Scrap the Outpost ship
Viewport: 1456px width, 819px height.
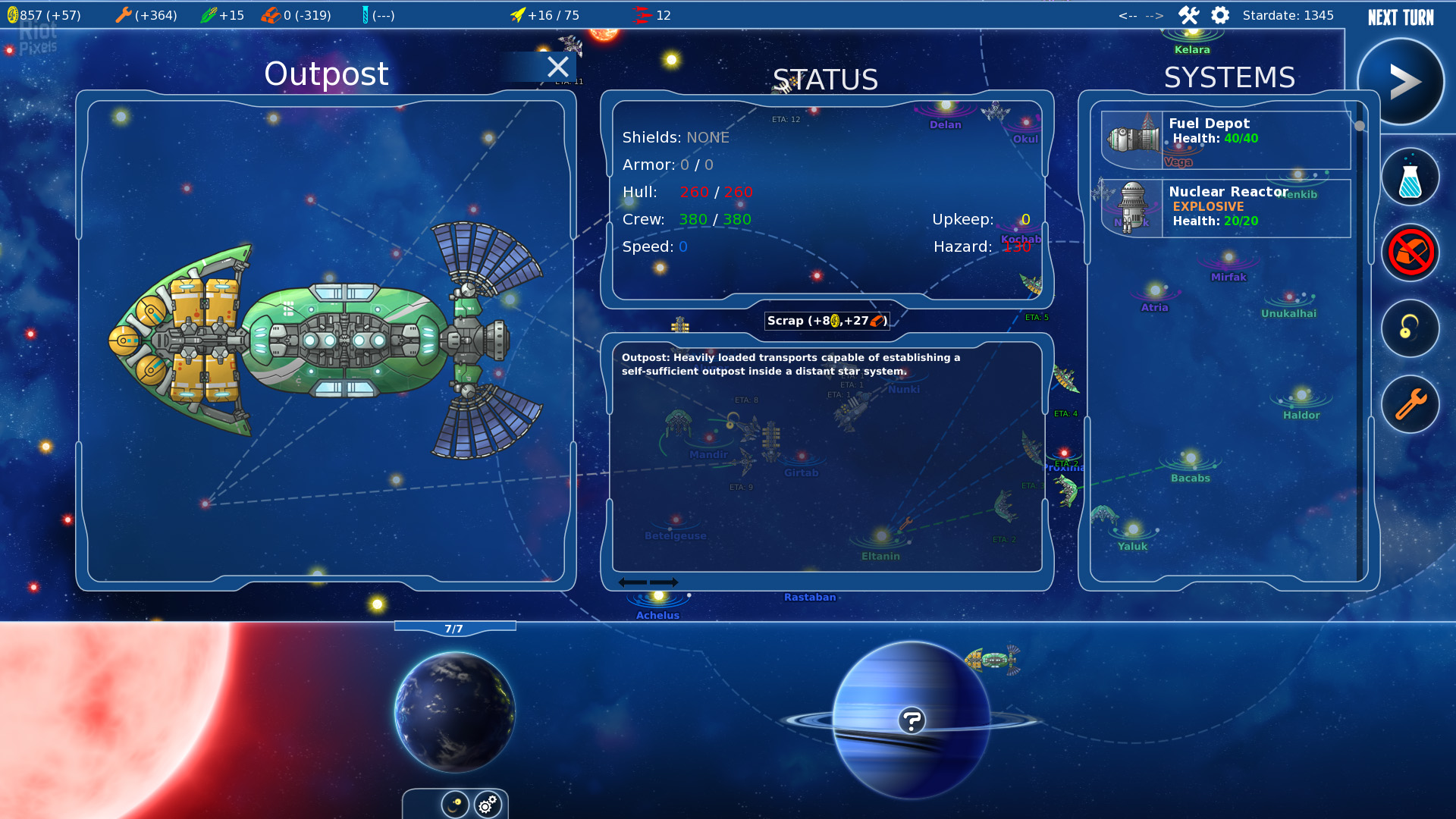[827, 321]
